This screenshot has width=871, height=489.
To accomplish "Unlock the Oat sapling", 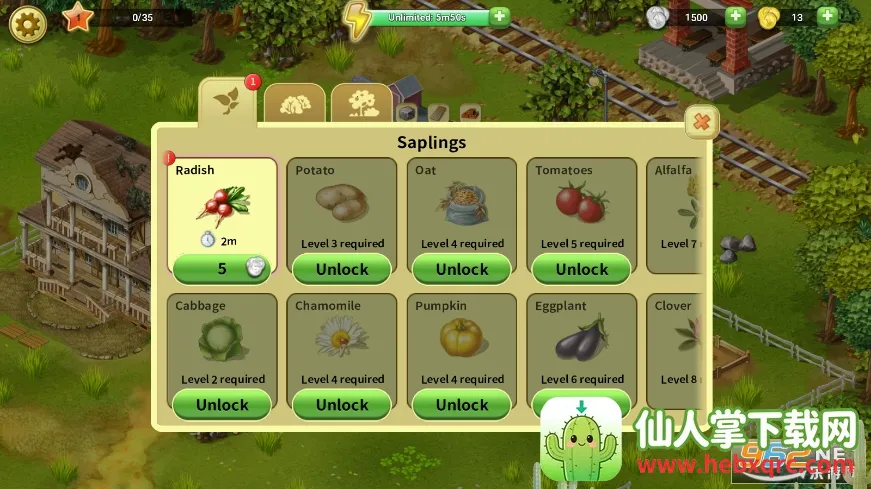I will (x=462, y=269).
